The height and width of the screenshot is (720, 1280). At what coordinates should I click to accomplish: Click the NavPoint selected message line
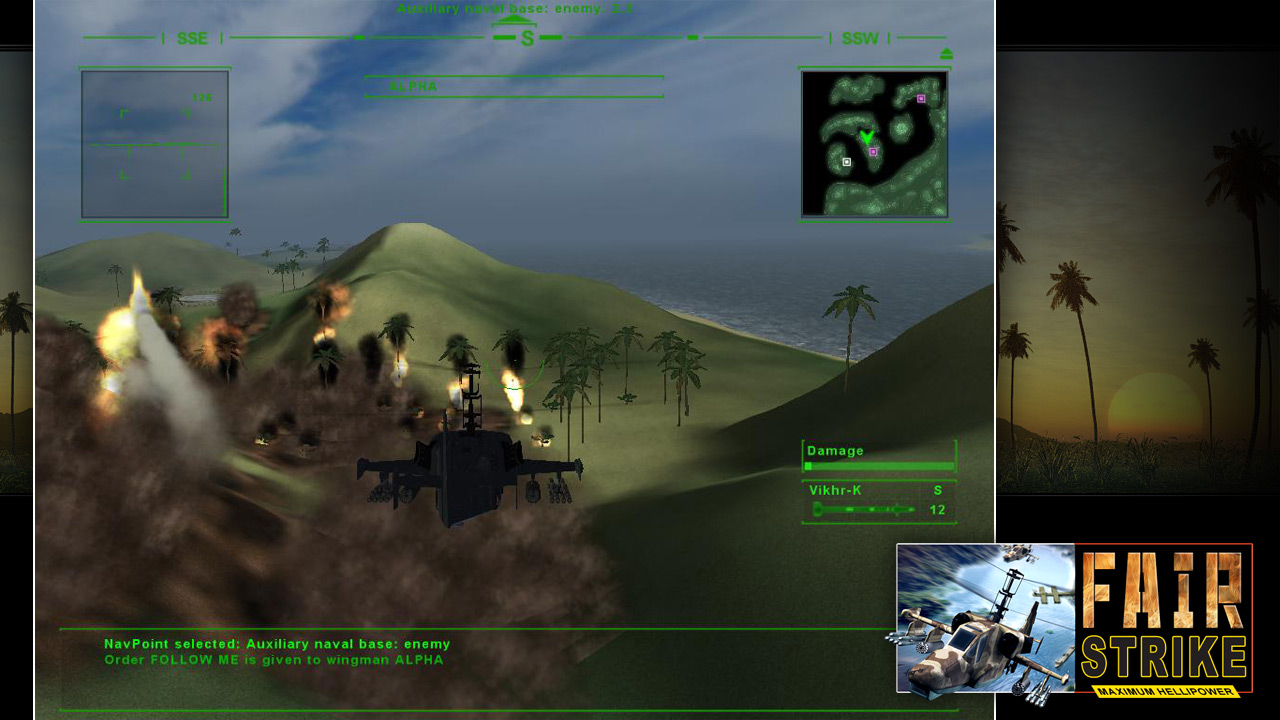click(x=278, y=645)
